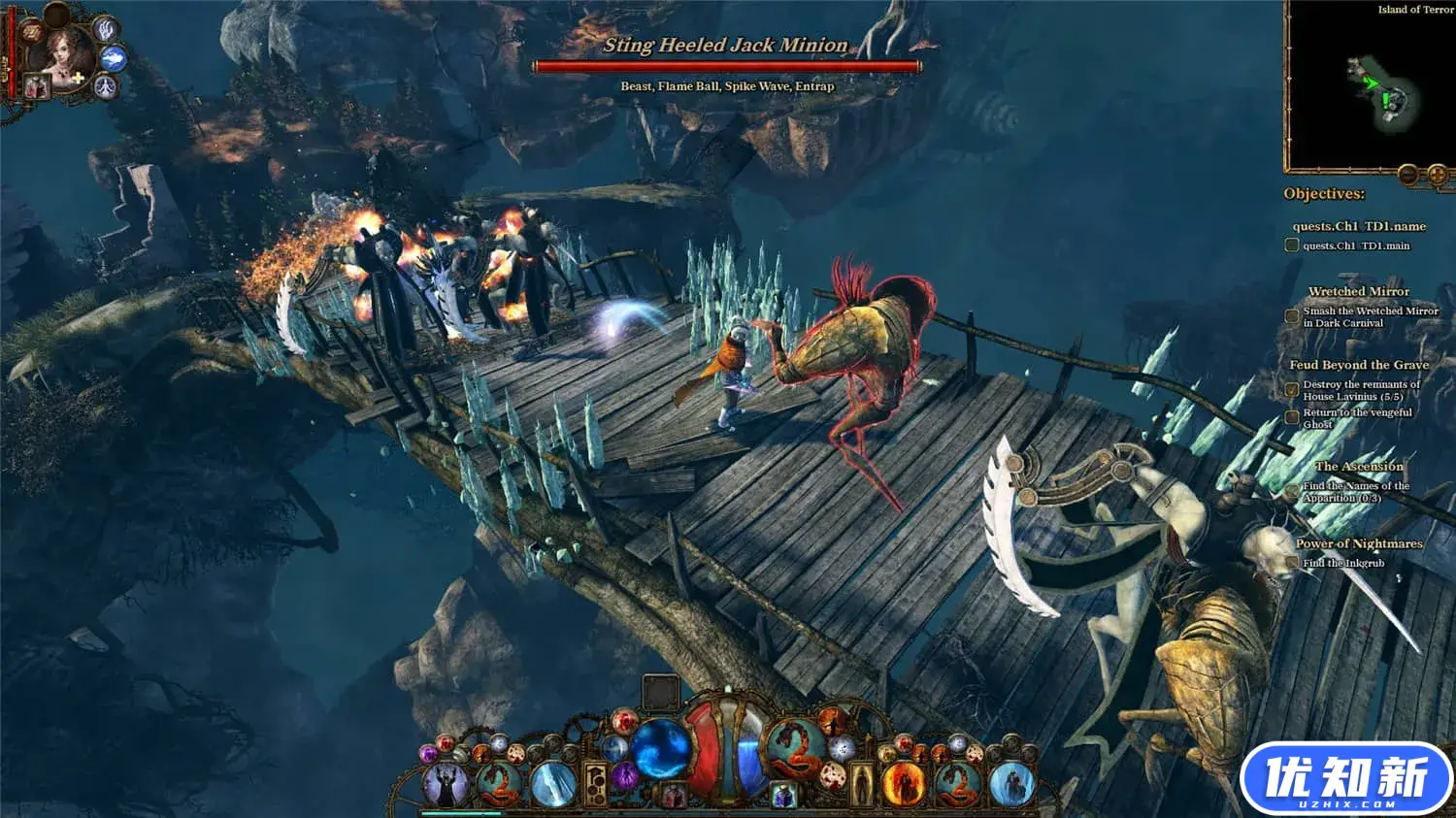Viewport: 1456px width, 818px height.
Task: Click the yellow plus on companion portrait
Action: [77, 78]
